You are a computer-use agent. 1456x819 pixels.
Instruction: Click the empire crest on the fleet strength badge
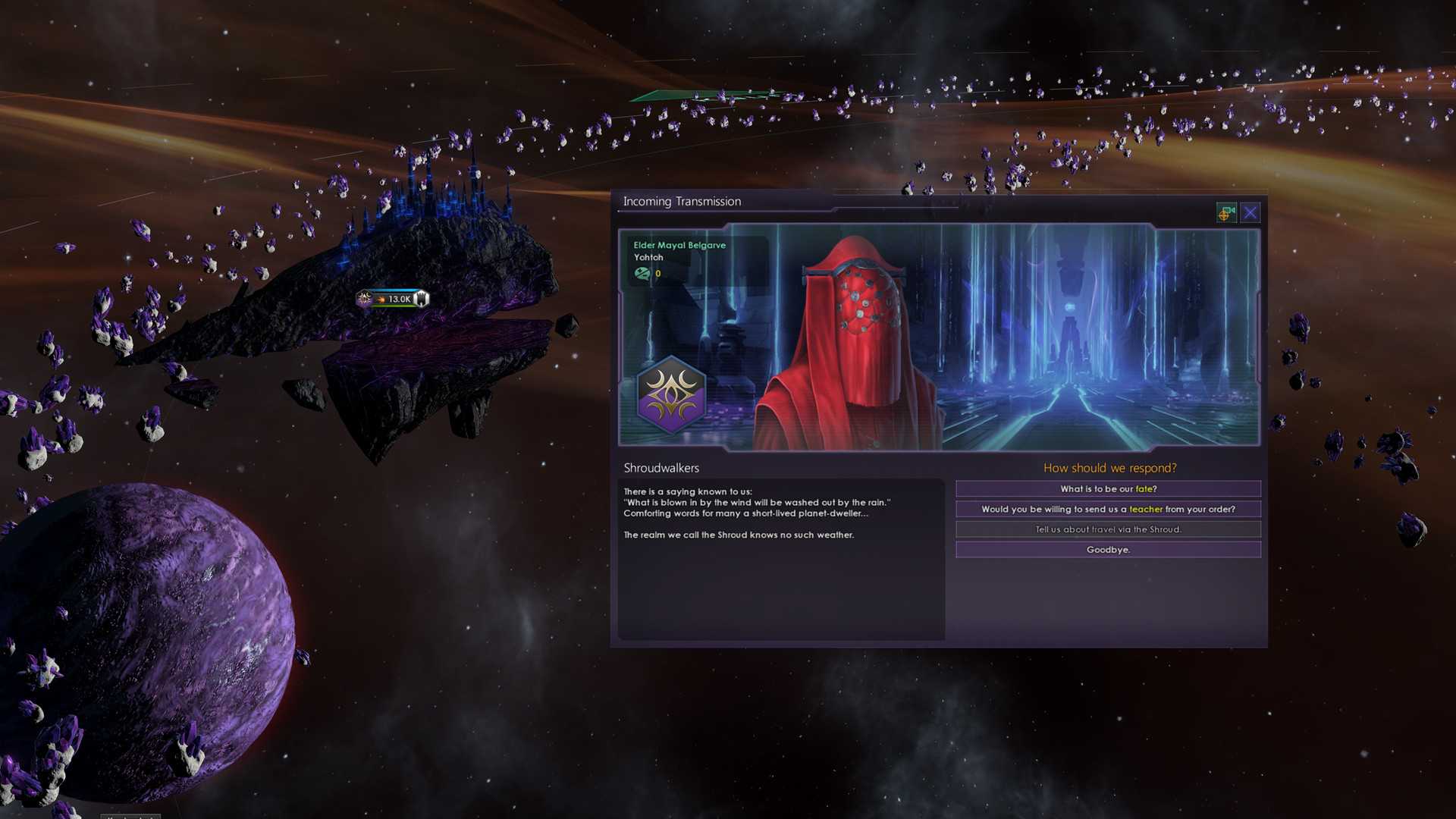tap(362, 298)
